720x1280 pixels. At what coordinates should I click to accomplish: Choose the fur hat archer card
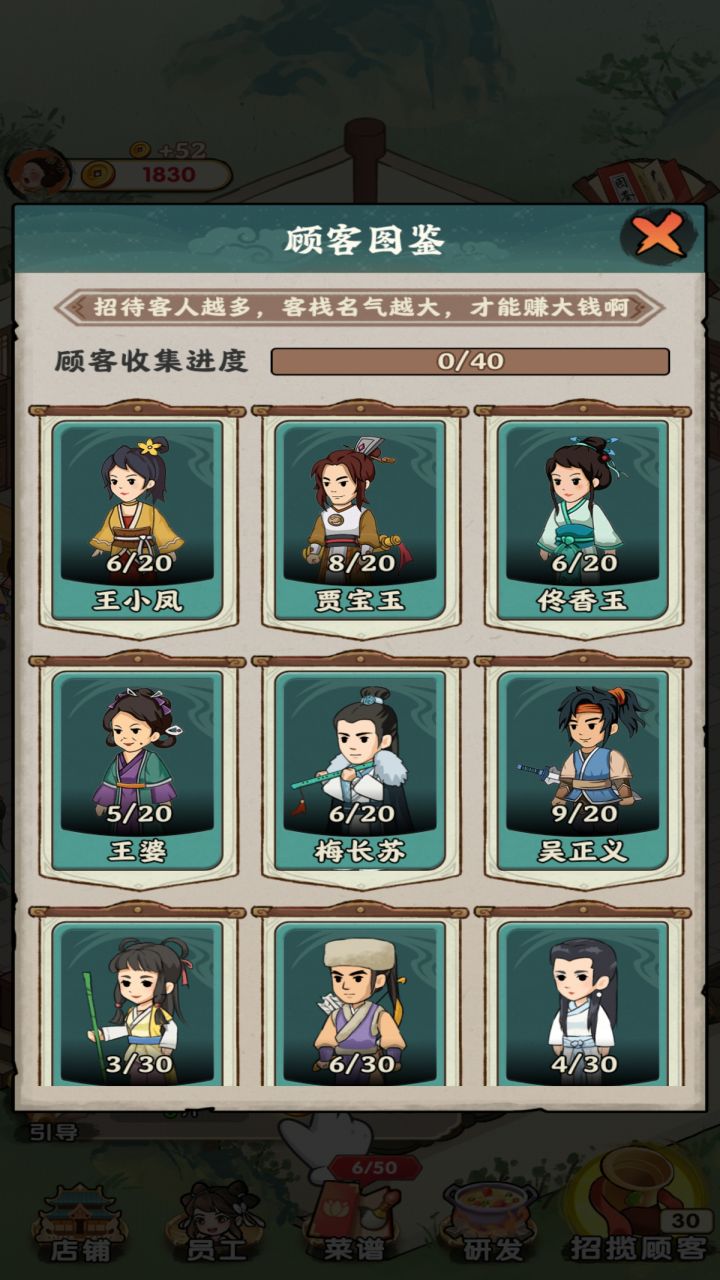point(360,1005)
